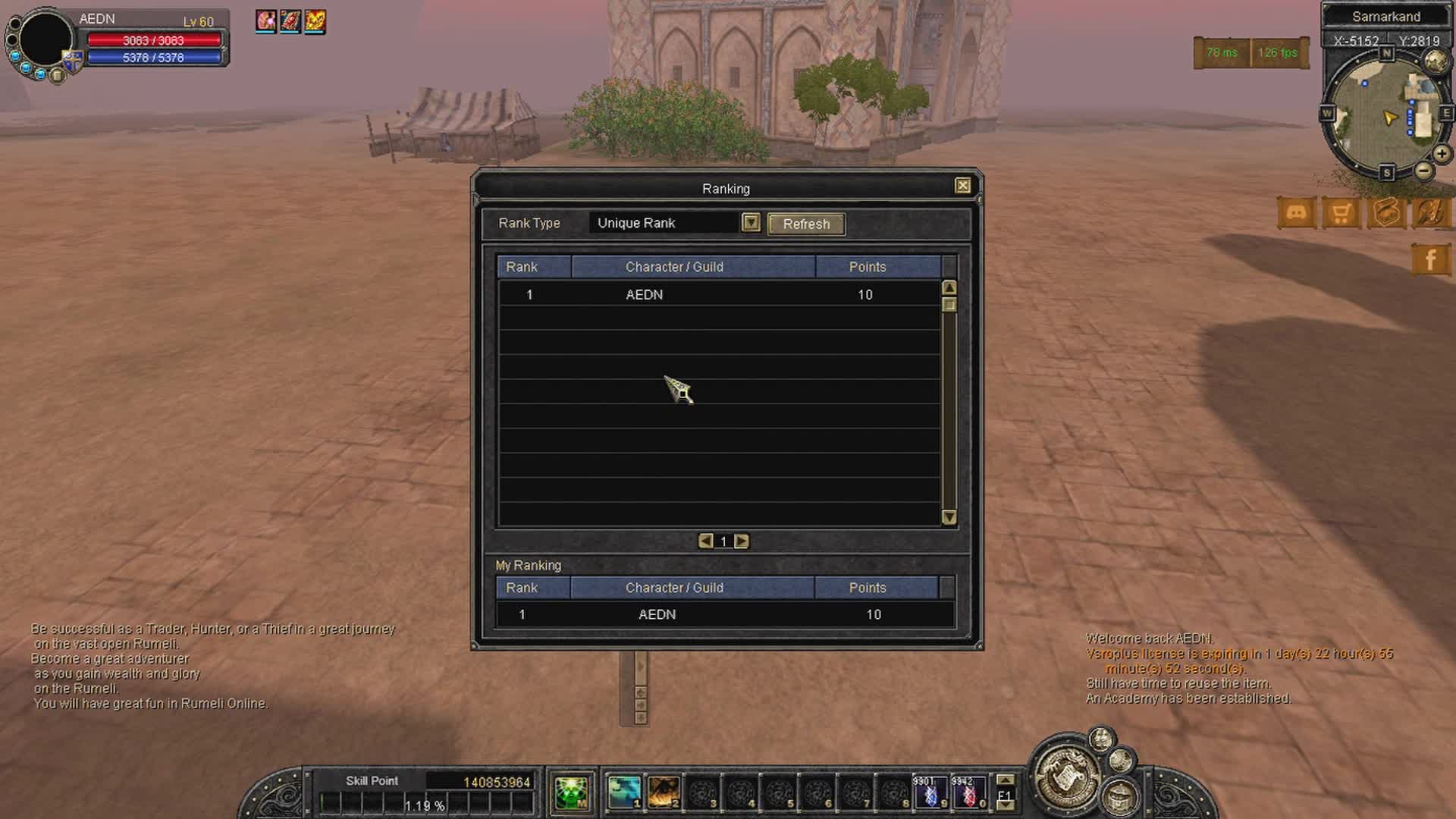This screenshot has width=1456, height=819.
Task: Use the skill in hotbar slot 1
Action: [624, 792]
